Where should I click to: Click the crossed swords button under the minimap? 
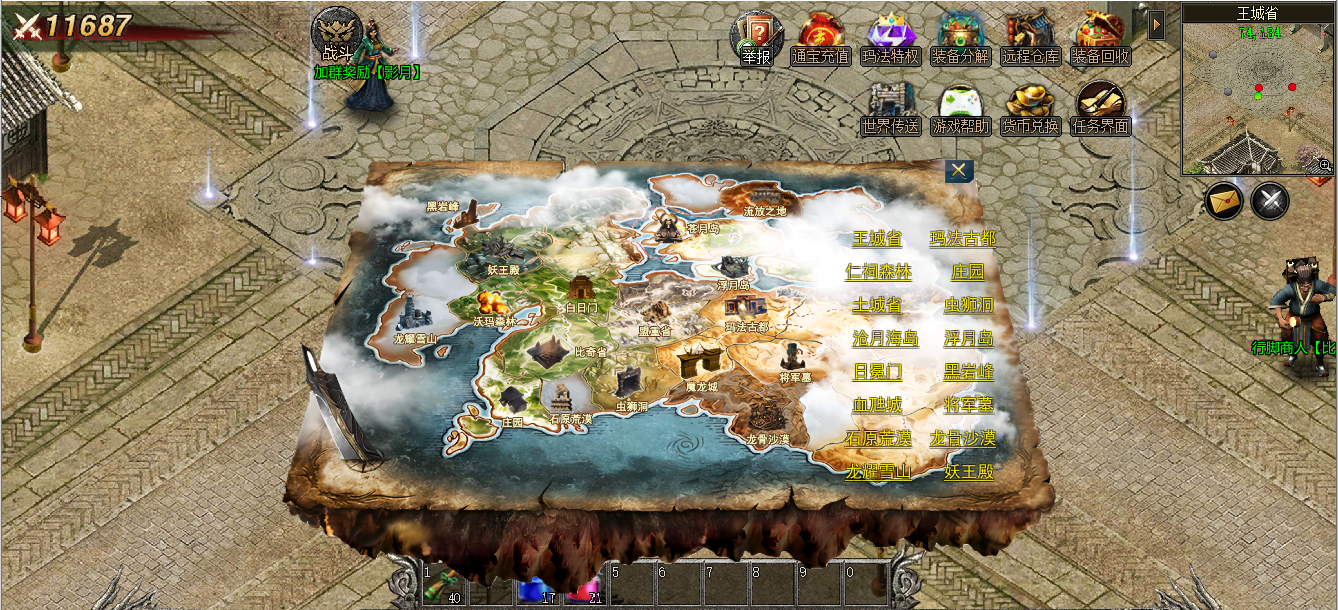(x=1270, y=201)
